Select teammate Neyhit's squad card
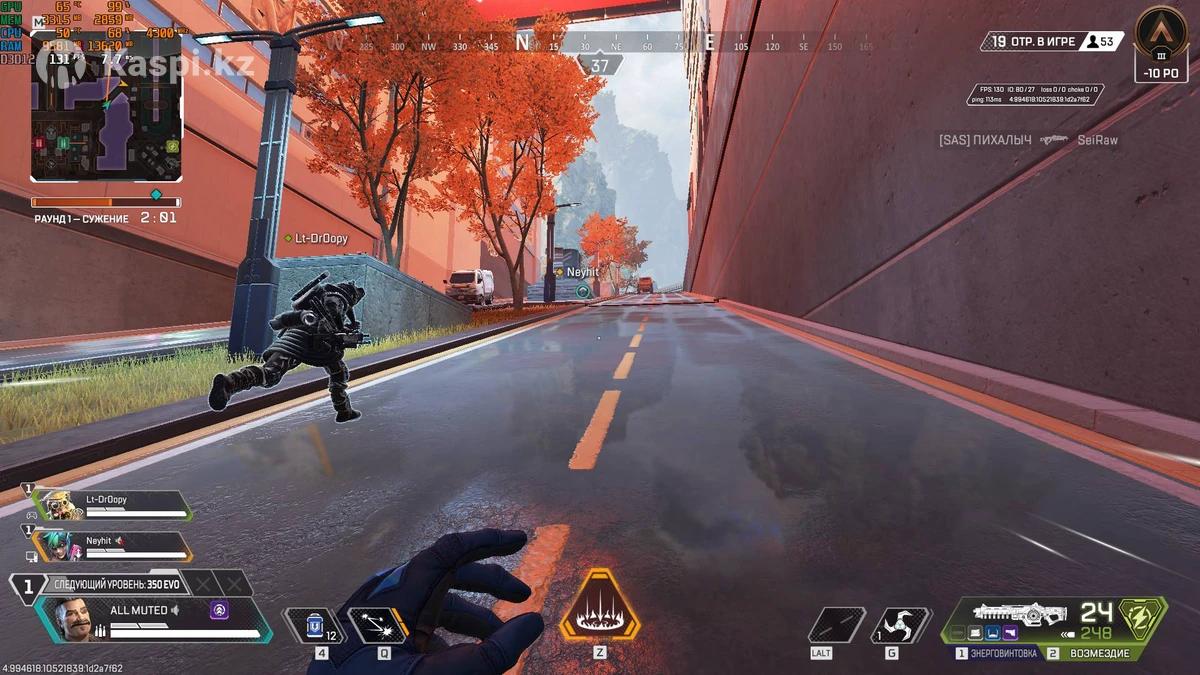Image resolution: width=1200 pixels, height=675 pixels. tap(112, 546)
